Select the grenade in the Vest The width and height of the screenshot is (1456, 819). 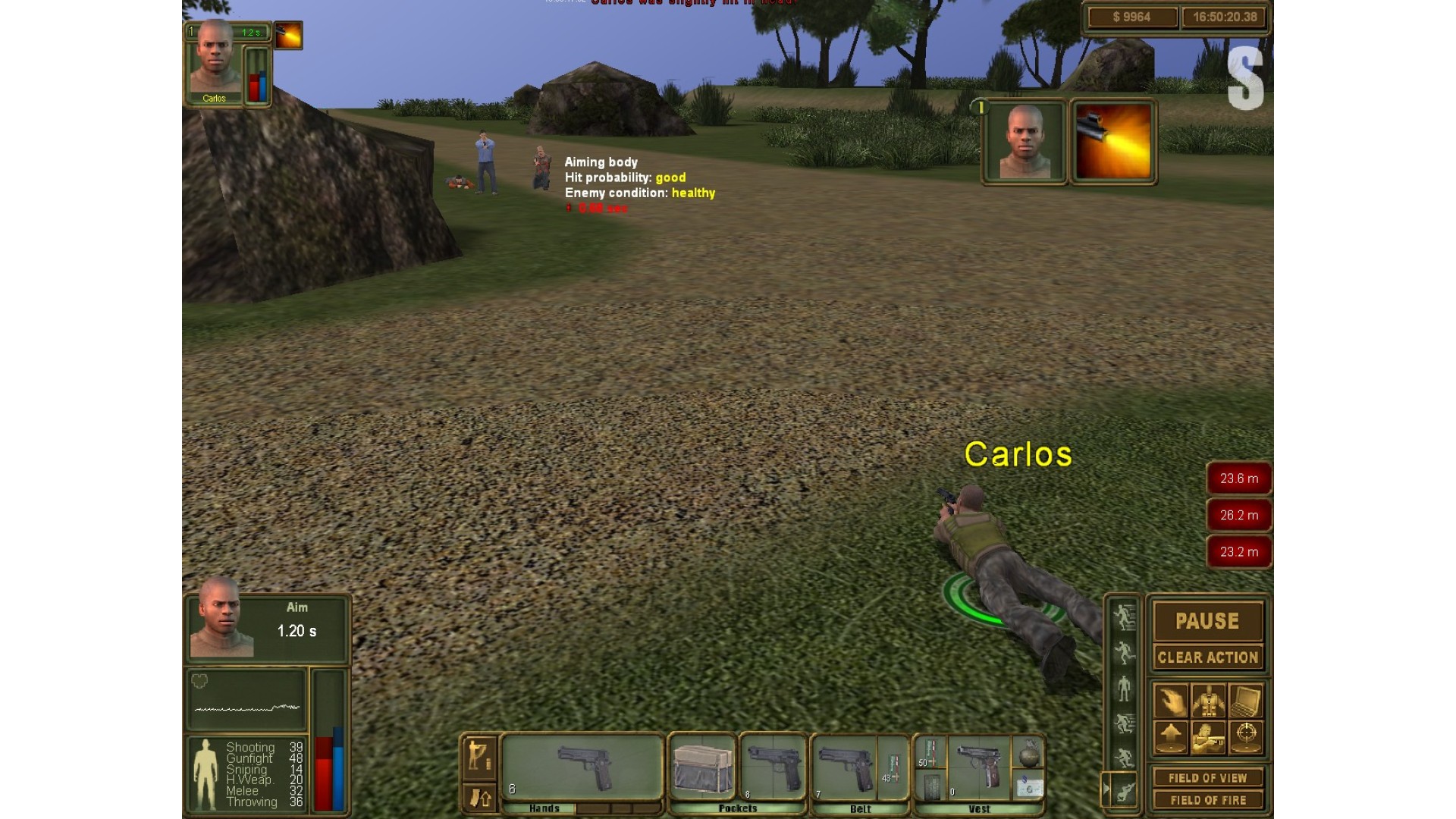pos(1028,755)
